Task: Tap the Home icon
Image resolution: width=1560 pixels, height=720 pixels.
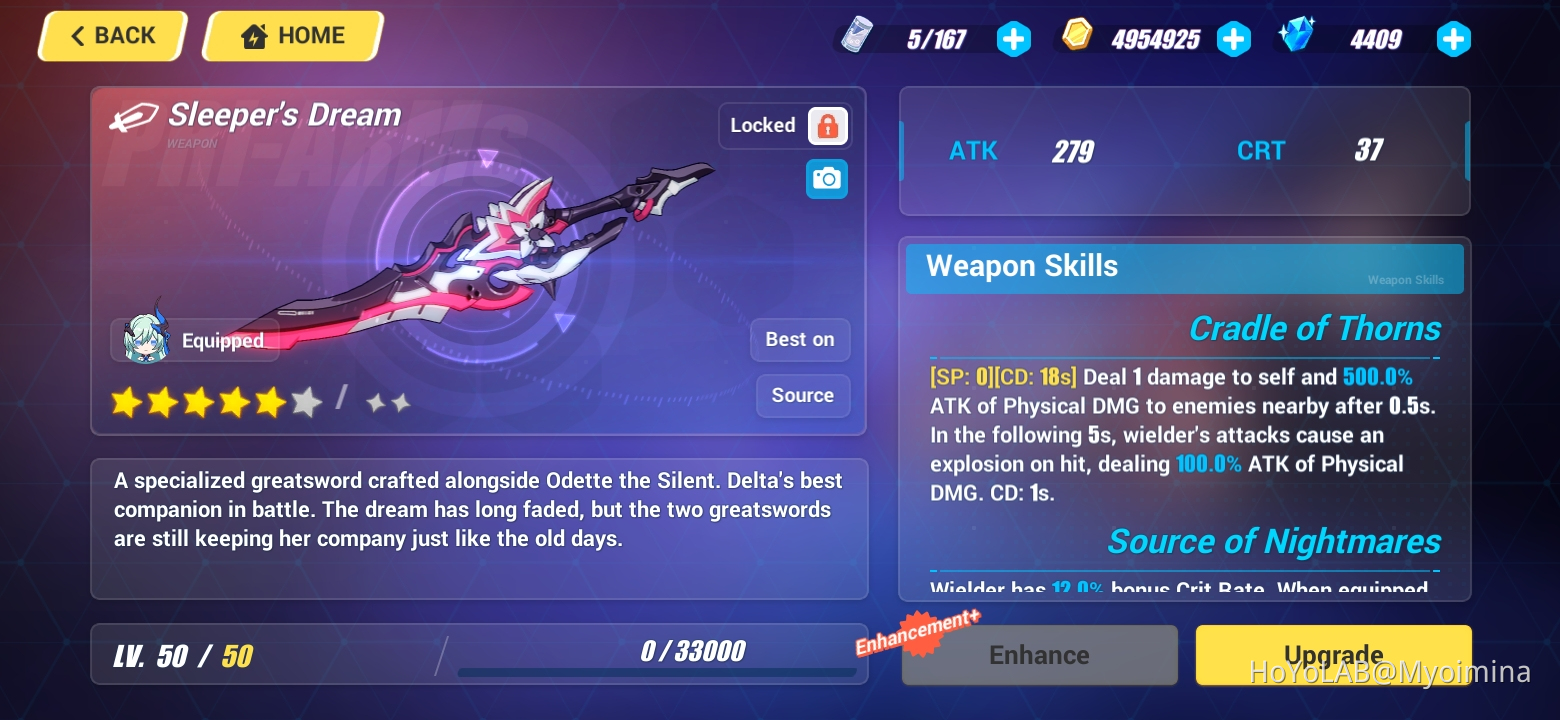Action: 290,35
